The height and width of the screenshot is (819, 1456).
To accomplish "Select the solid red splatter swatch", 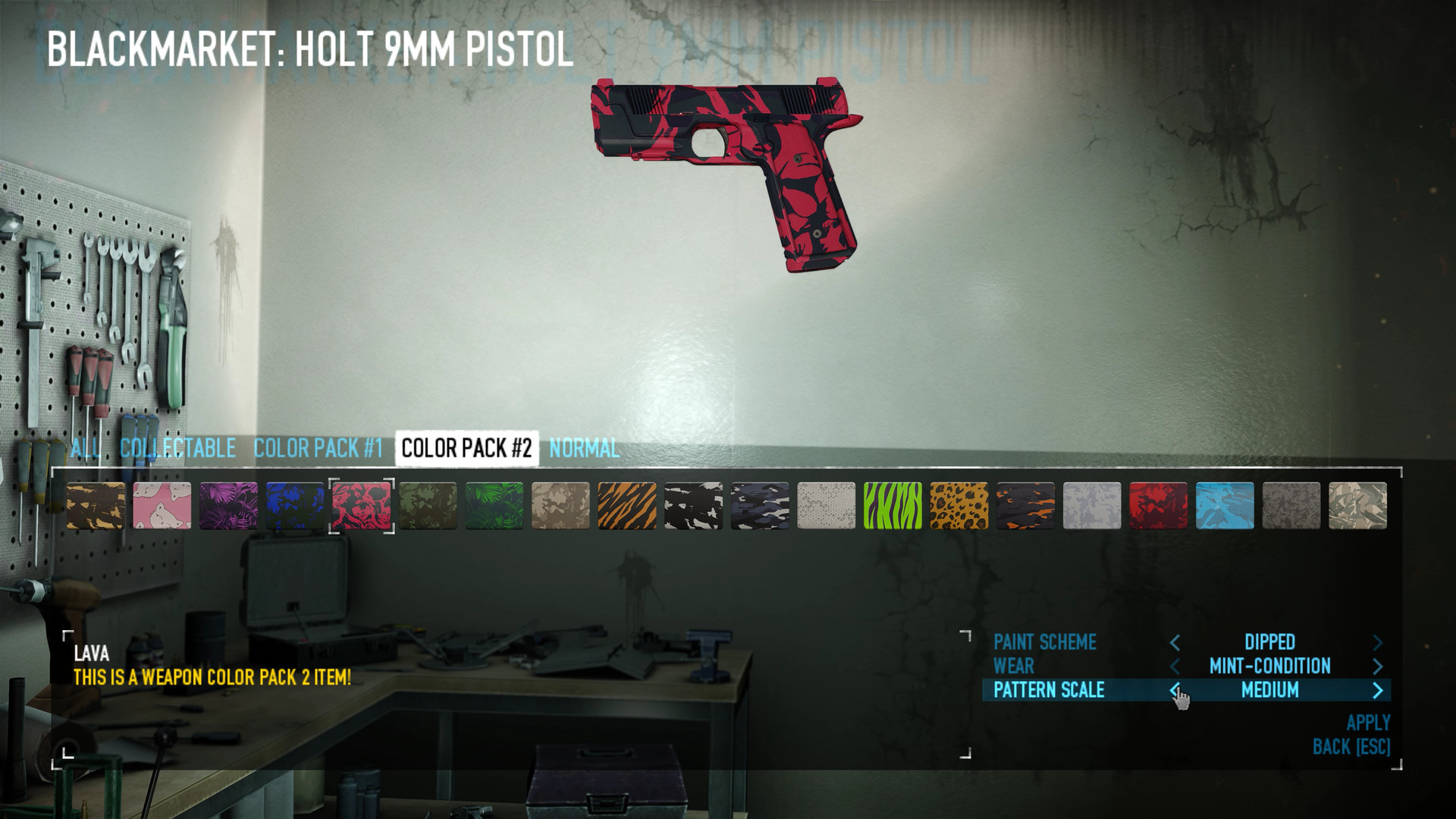I will click(x=1158, y=506).
